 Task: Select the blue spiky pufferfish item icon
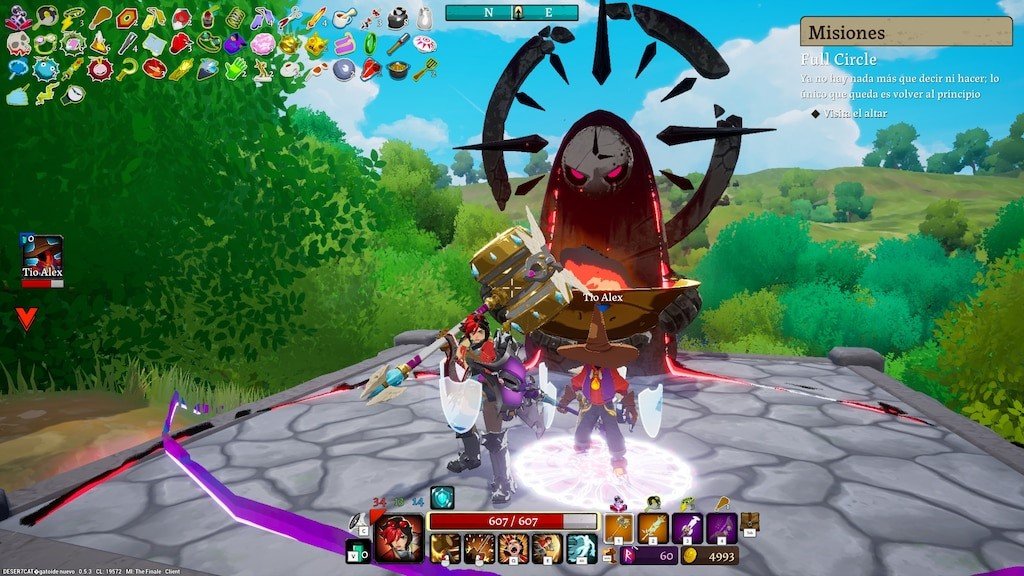(x=45, y=69)
